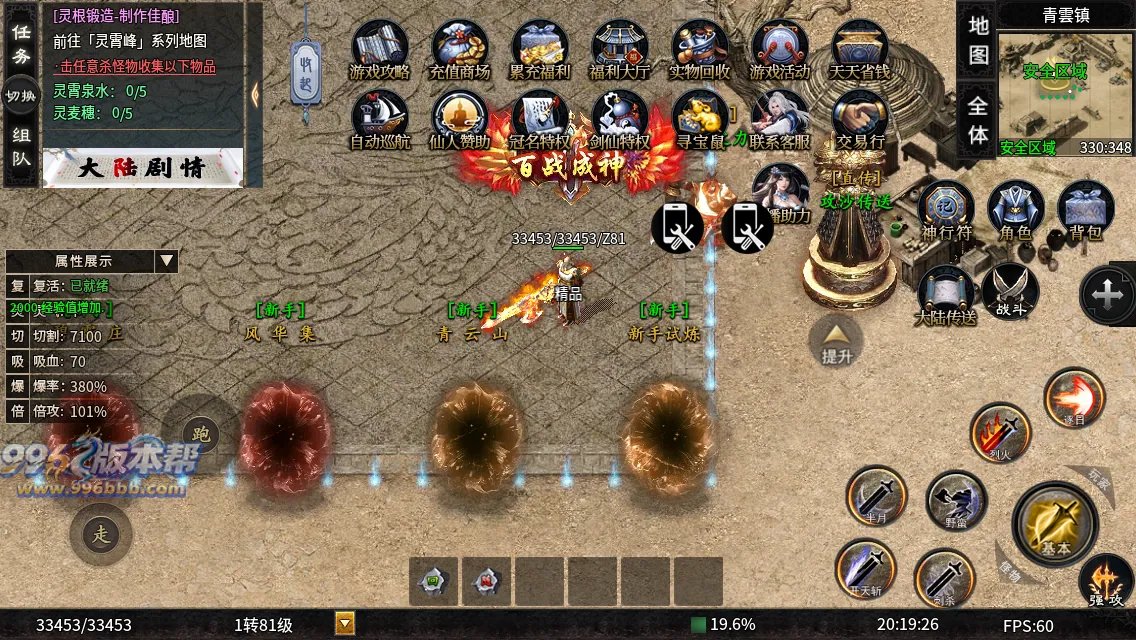This screenshot has width=1136, height=640.
Task: Activate the 半月 half-moon skill
Action: pyautogui.click(x=876, y=496)
